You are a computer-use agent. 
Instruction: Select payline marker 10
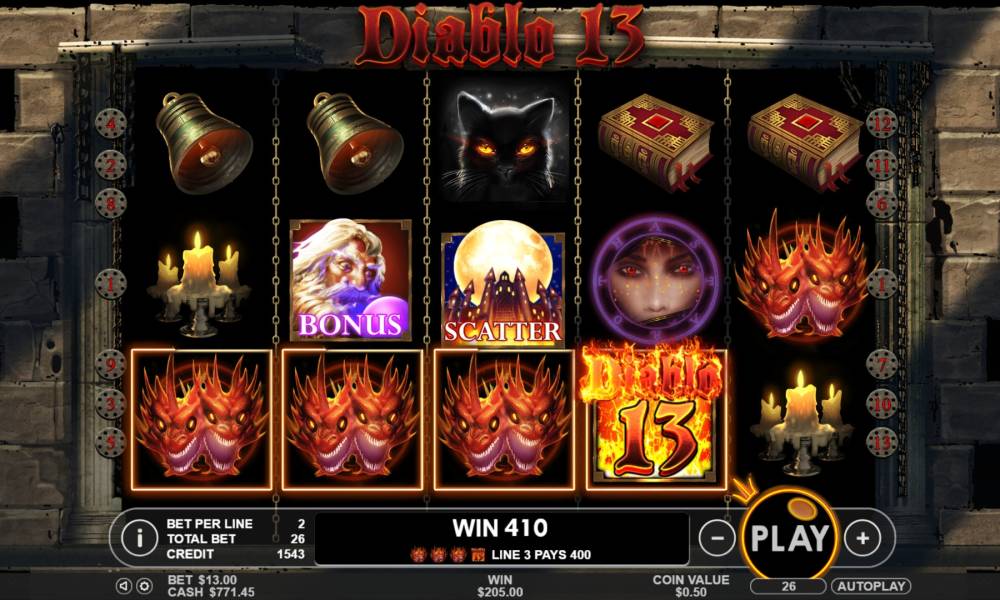(x=881, y=403)
